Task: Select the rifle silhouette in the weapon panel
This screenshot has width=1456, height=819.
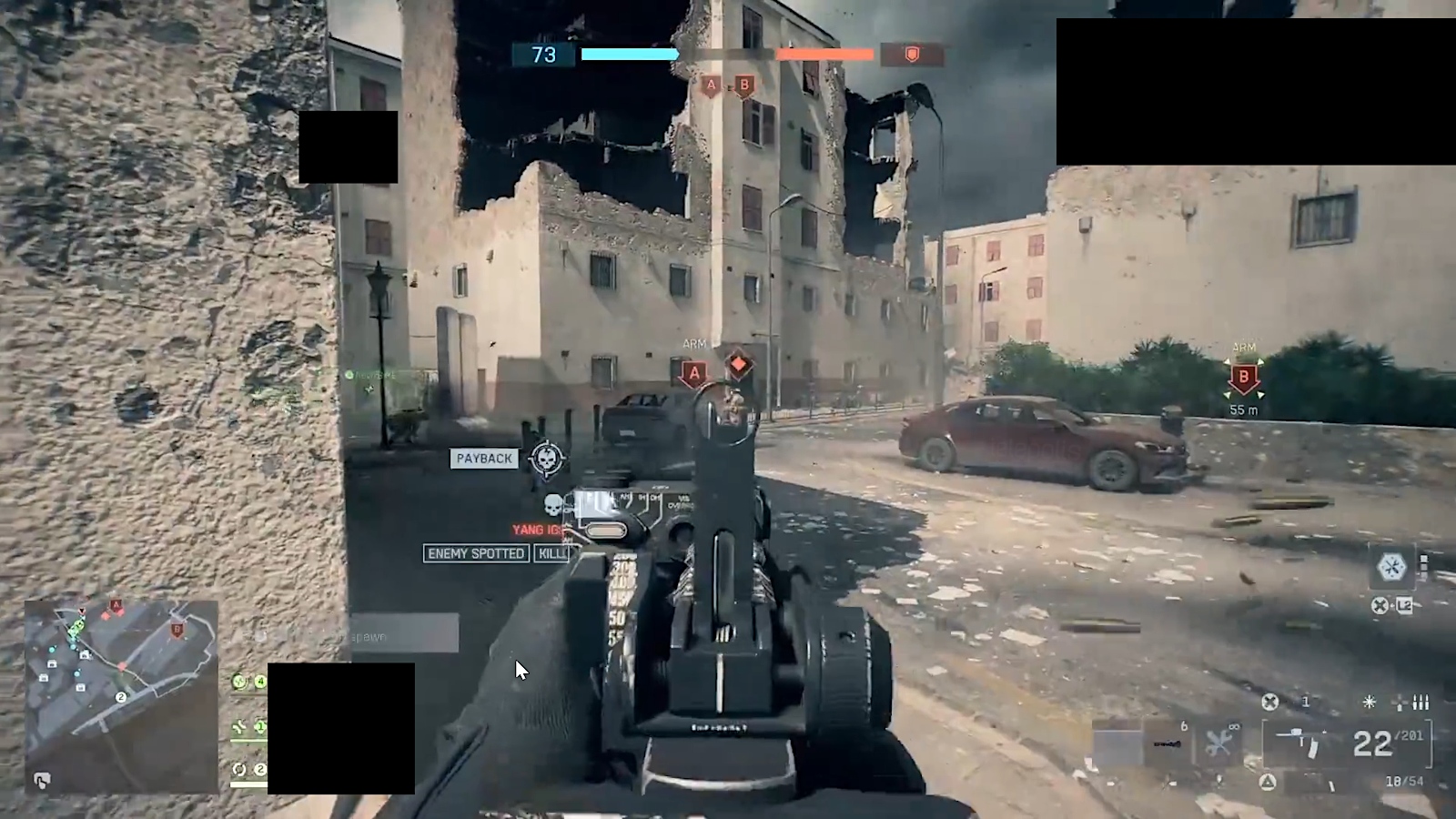Action: click(1301, 740)
